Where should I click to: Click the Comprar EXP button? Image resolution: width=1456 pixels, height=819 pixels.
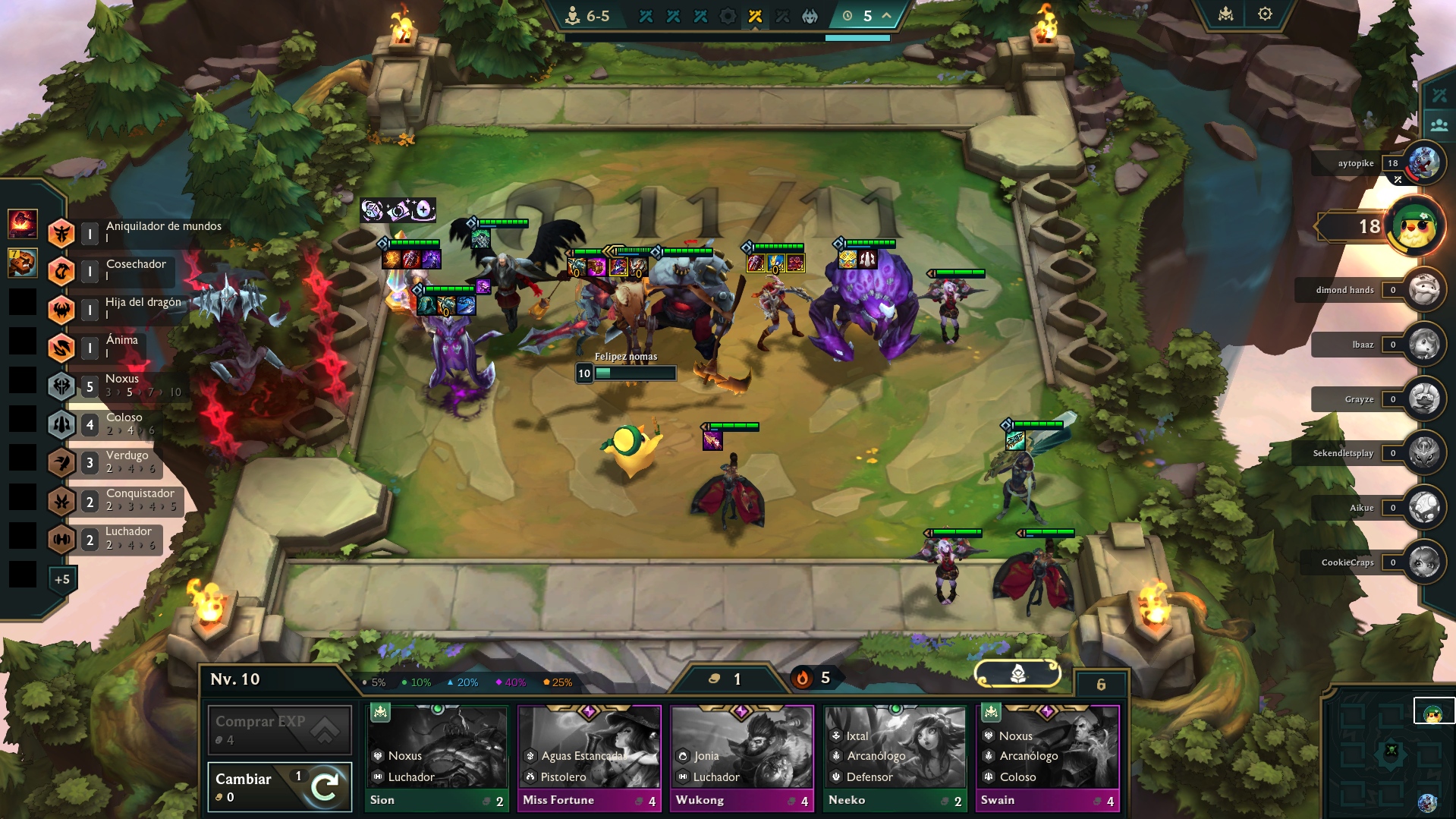pyautogui.click(x=279, y=729)
